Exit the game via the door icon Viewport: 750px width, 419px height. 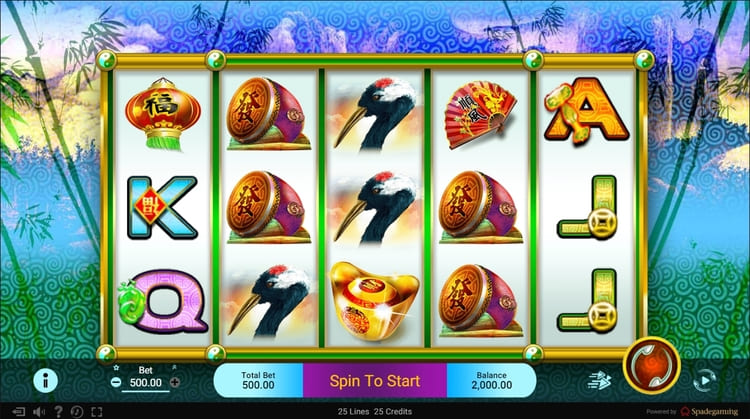coord(19,411)
